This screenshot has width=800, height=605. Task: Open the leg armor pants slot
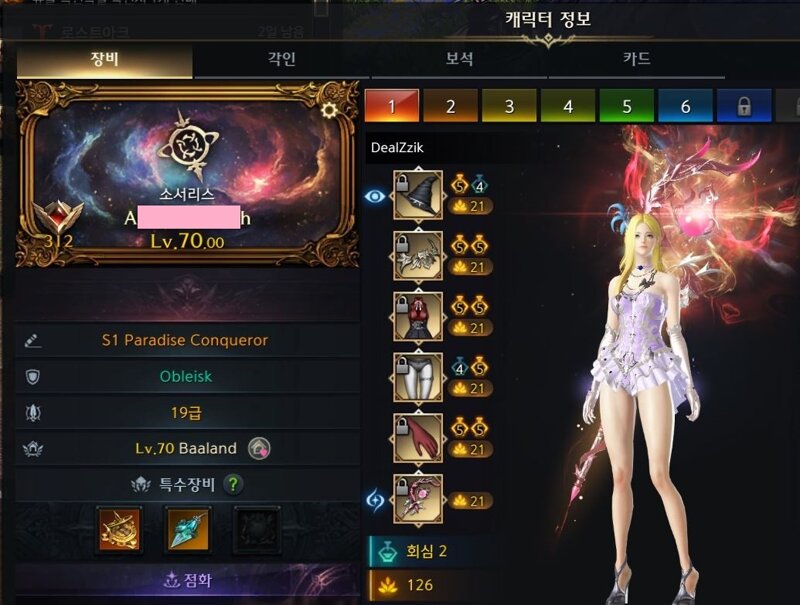click(418, 377)
